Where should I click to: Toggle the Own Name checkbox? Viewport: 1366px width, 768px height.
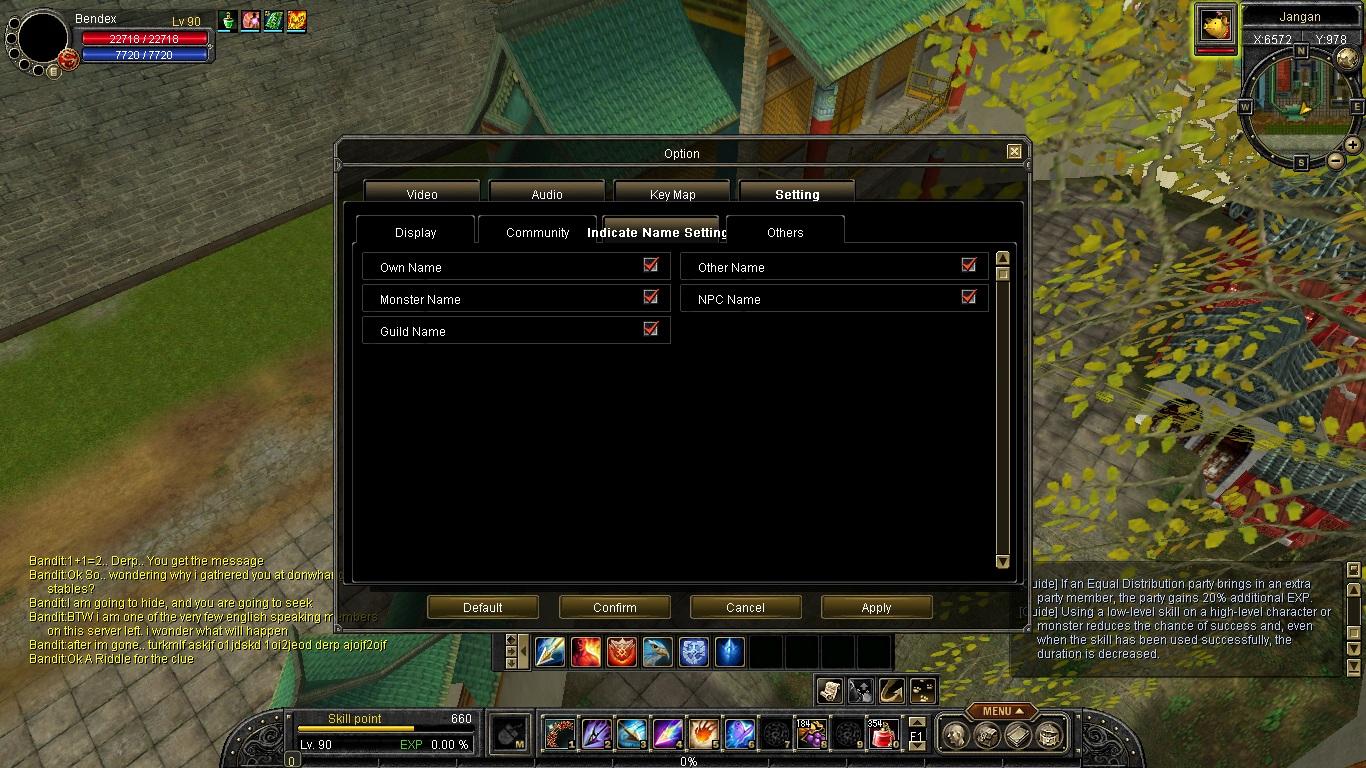pyautogui.click(x=651, y=266)
